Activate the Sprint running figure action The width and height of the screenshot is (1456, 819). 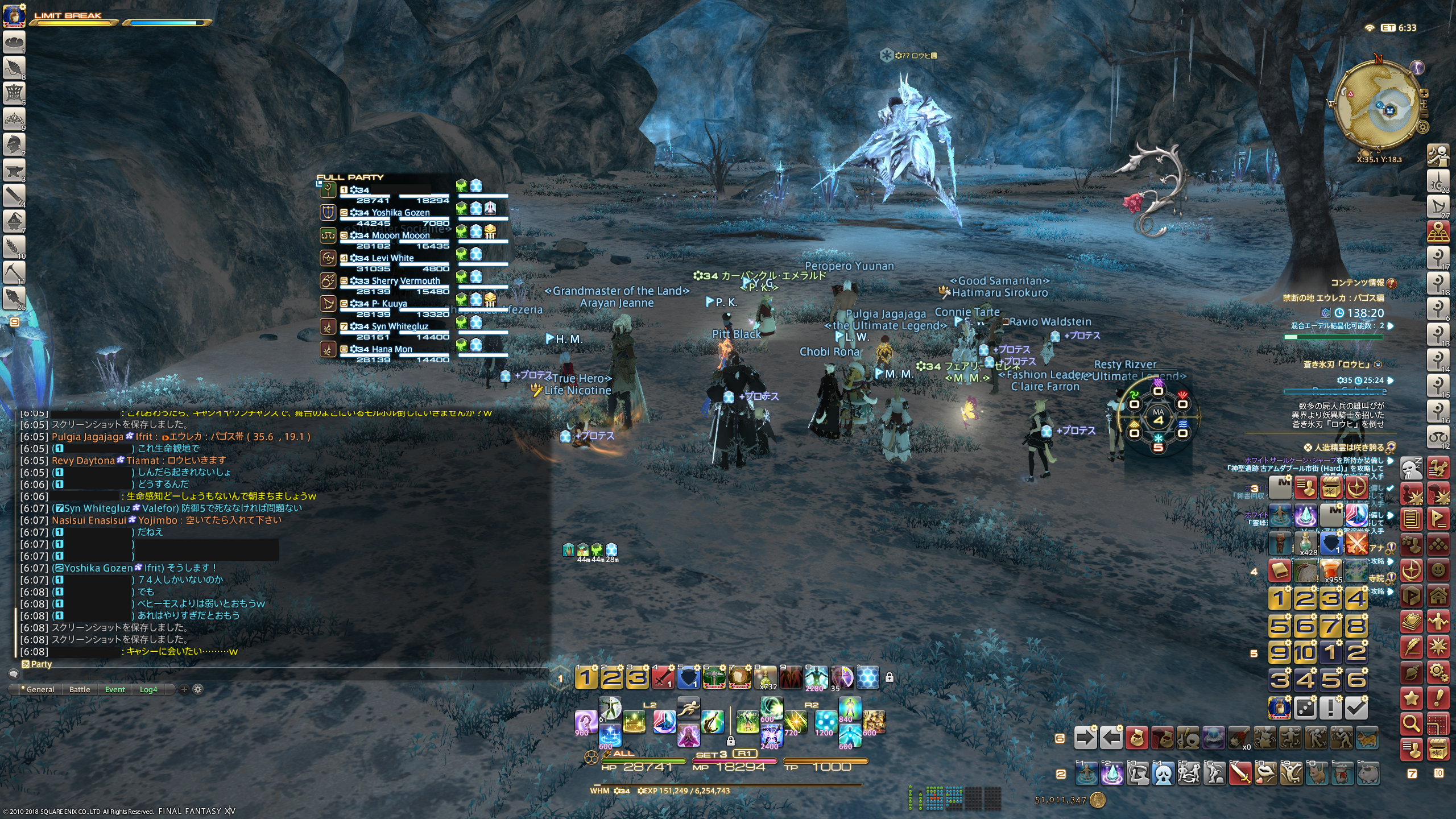688,707
